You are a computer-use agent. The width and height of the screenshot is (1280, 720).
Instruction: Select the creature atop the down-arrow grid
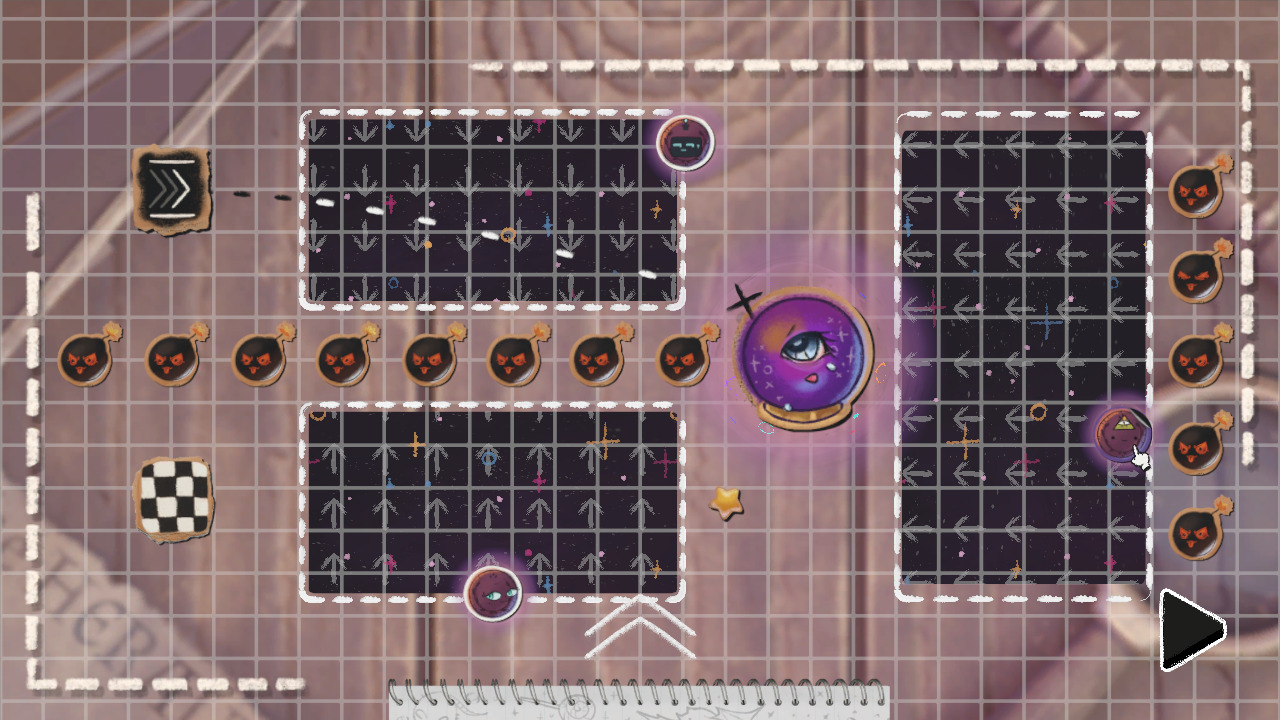685,143
